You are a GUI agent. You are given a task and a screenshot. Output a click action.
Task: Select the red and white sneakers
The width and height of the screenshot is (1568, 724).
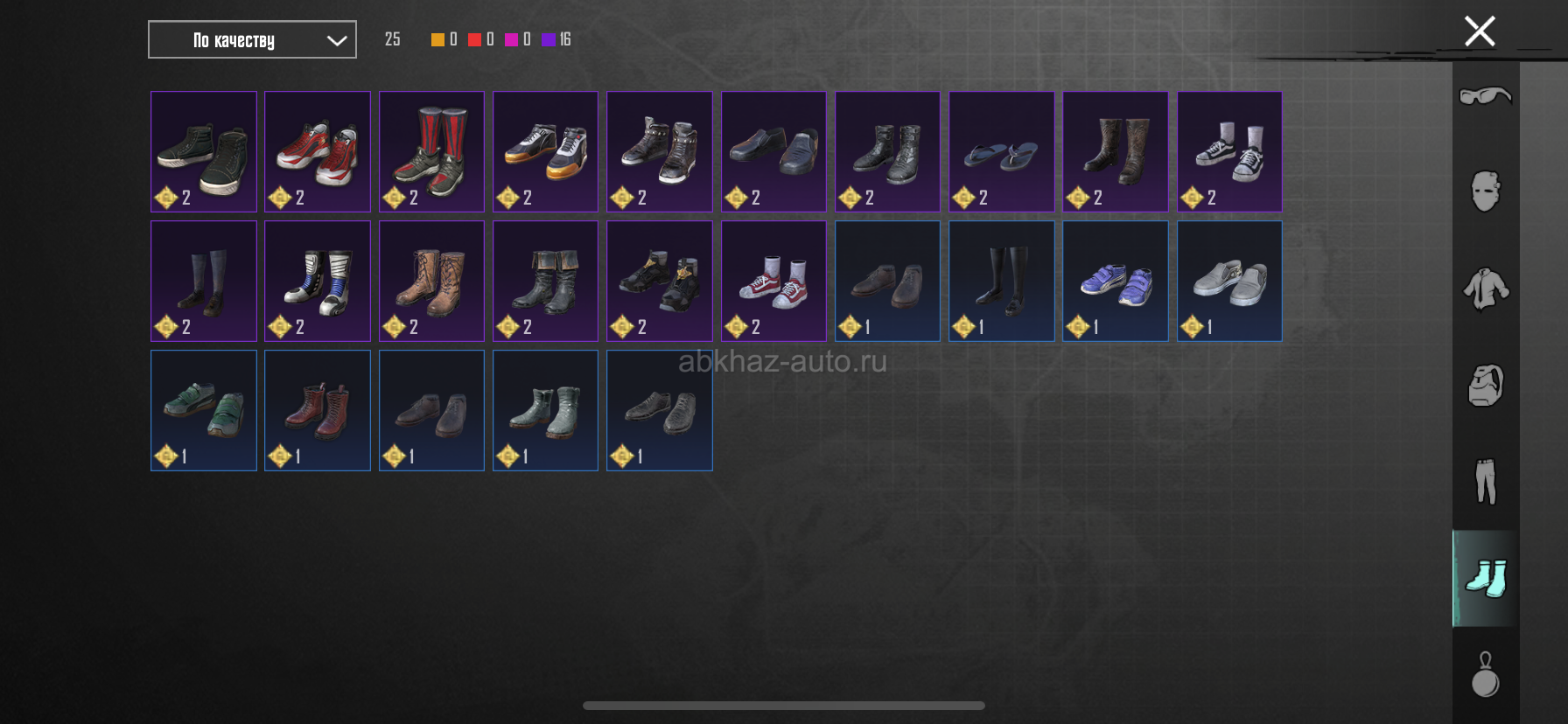318,151
